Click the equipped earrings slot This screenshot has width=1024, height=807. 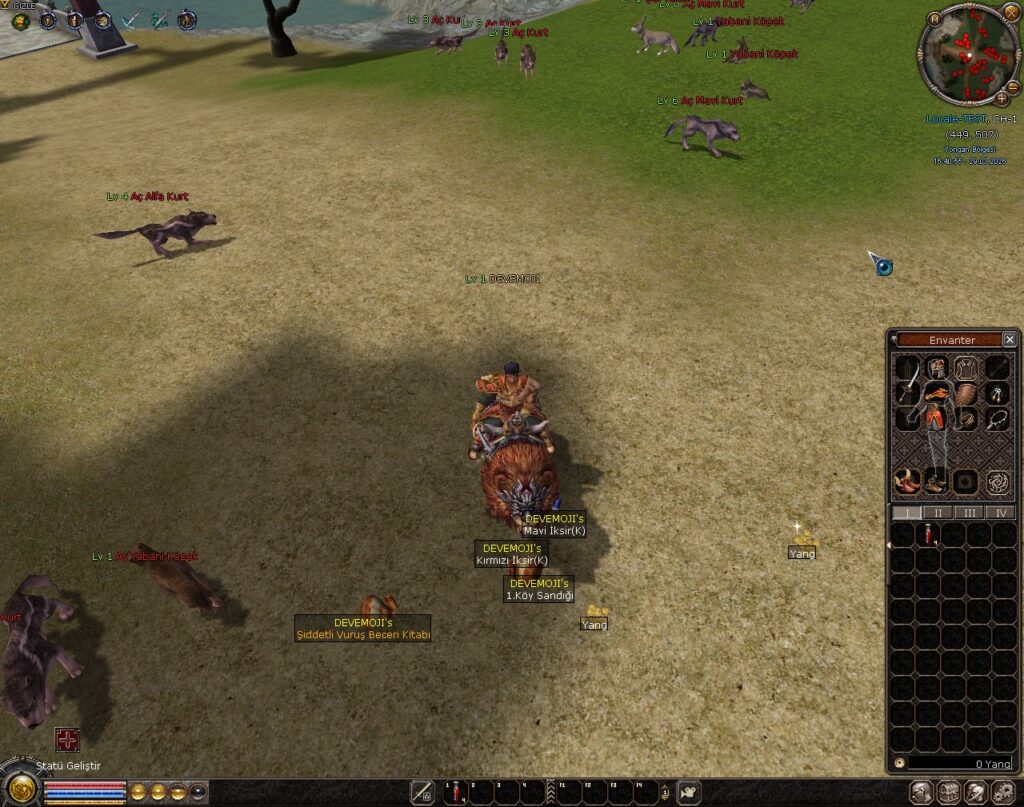(x=998, y=392)
